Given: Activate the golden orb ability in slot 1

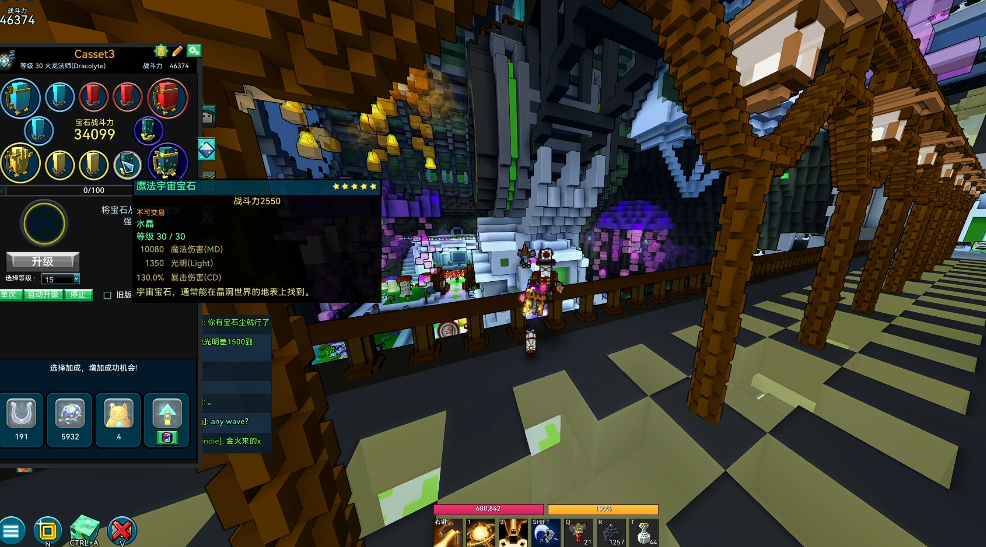Looking at the screenshot, I should click(478, 532).
